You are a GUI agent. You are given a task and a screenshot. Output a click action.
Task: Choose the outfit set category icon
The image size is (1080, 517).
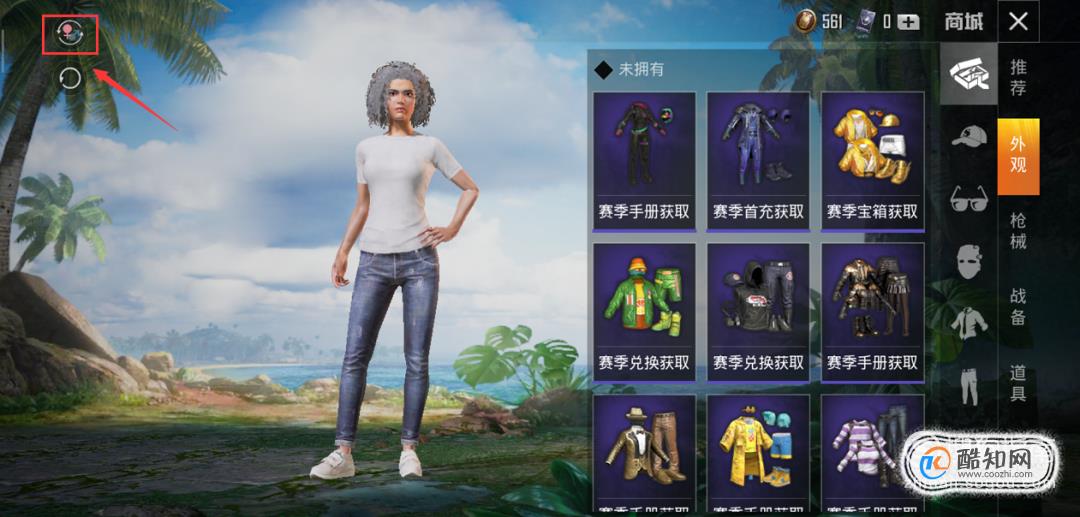(x=968, y=74)
